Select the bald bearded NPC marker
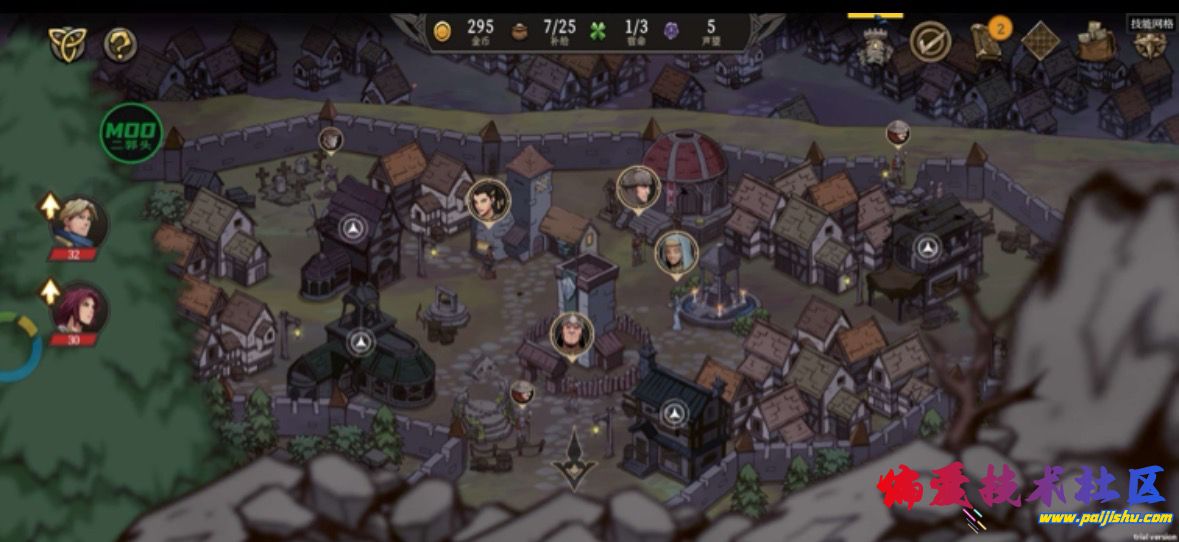Screen dimensions: 1179x542 [572, 334]
